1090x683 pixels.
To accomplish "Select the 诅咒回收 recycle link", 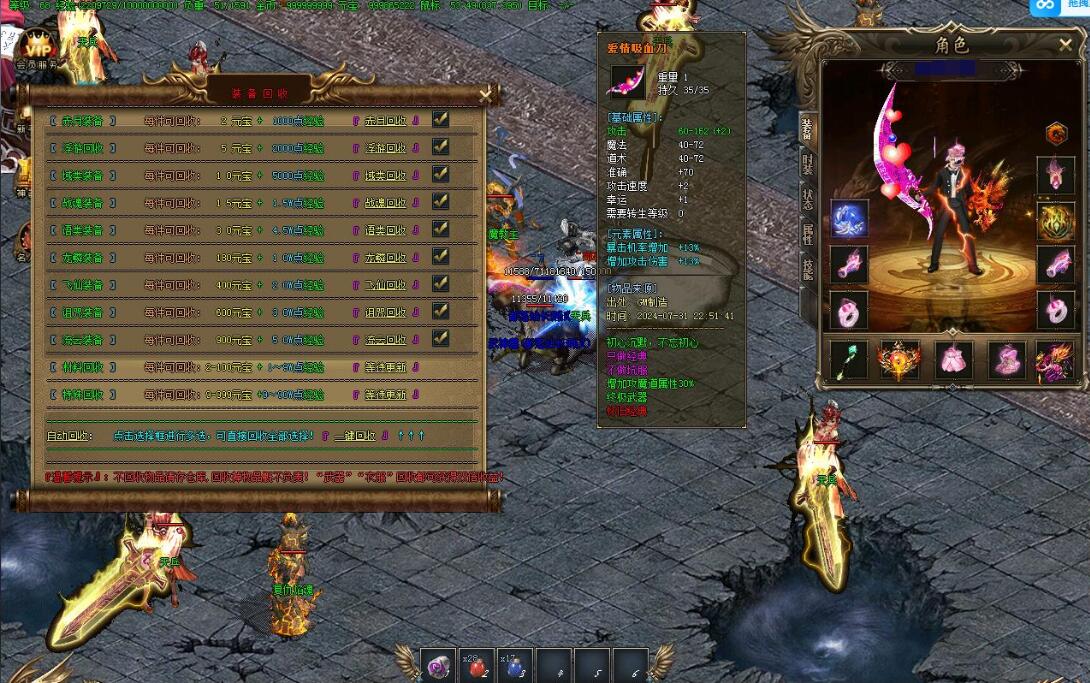I will pos(385,313).
